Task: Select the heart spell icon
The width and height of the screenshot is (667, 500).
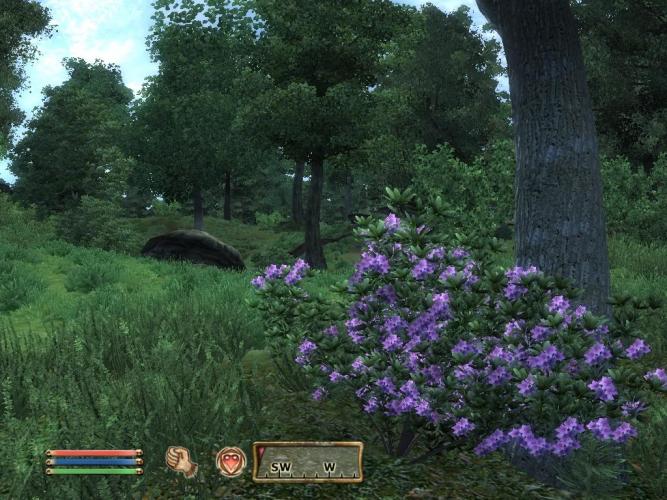Action: 231,462
